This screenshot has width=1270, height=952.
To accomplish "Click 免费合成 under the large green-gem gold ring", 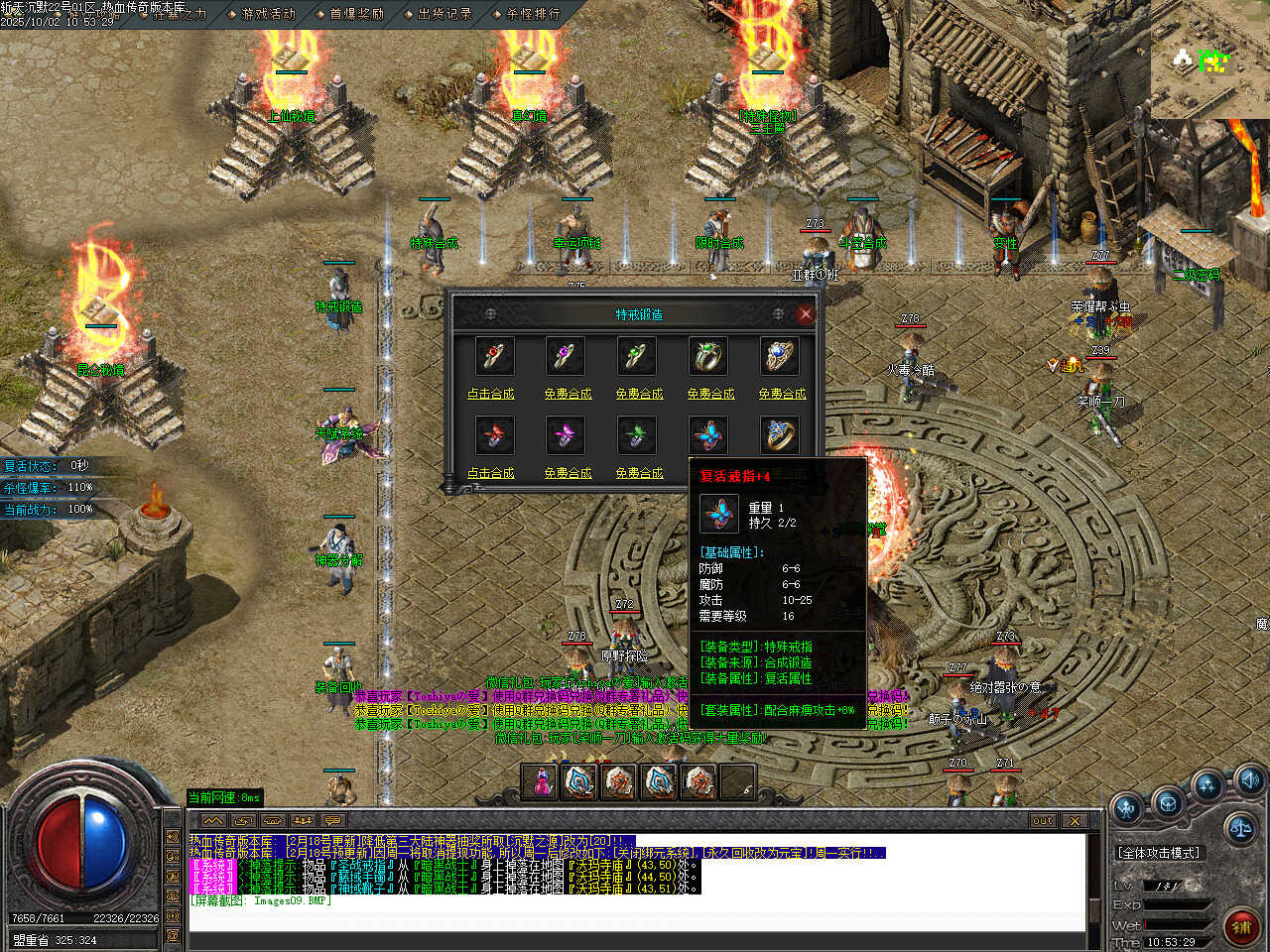I will (x=710, y=394).
